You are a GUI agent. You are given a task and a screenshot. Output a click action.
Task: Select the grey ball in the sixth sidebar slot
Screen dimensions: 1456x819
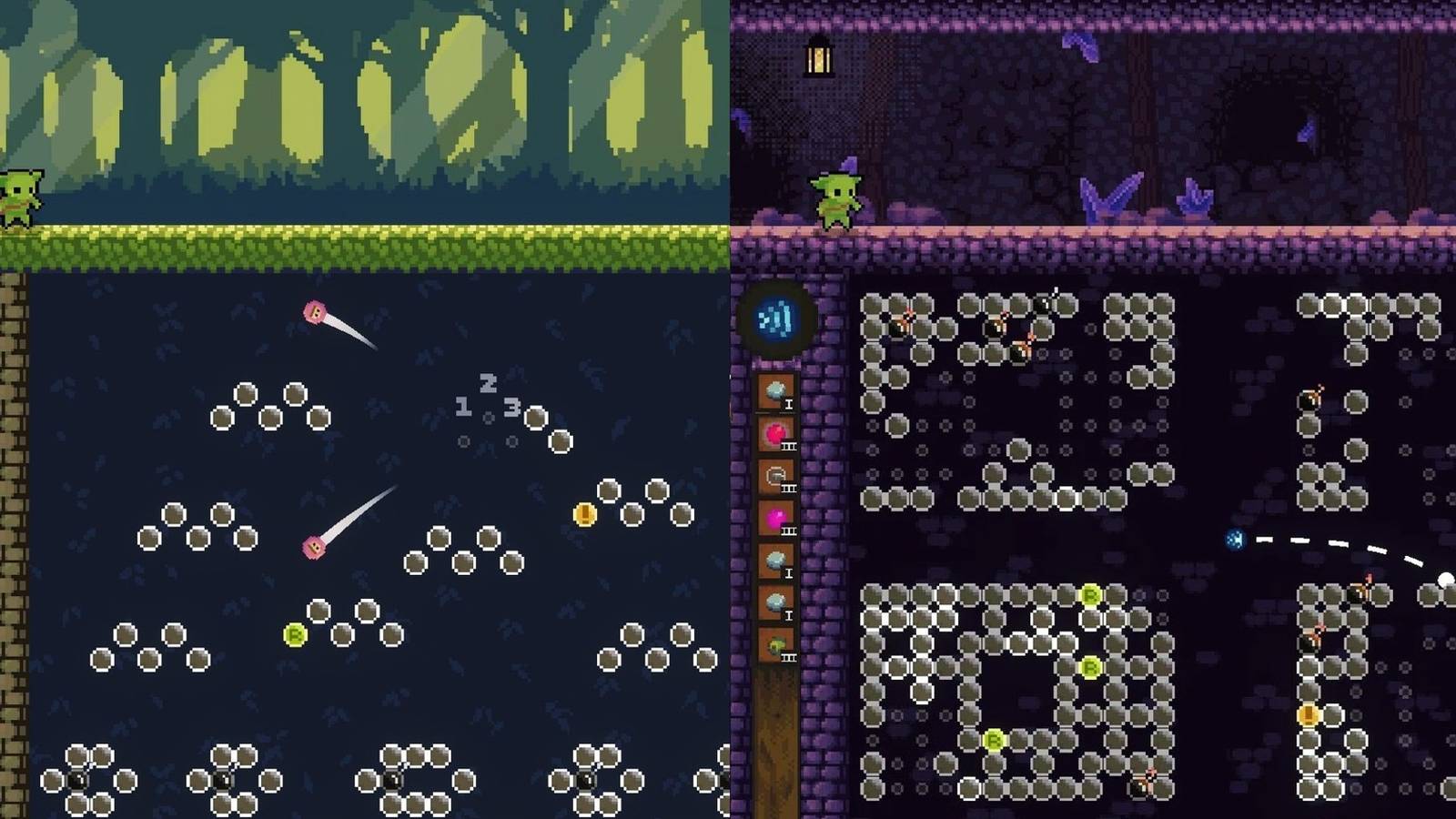[x=775, y=602]
